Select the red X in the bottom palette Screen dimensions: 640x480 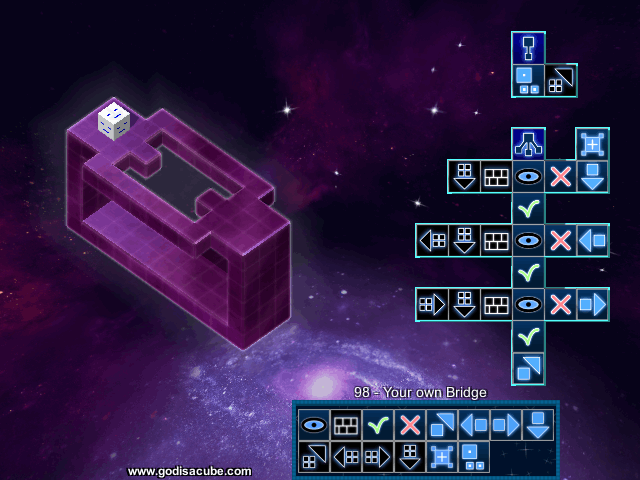point(410,424)
